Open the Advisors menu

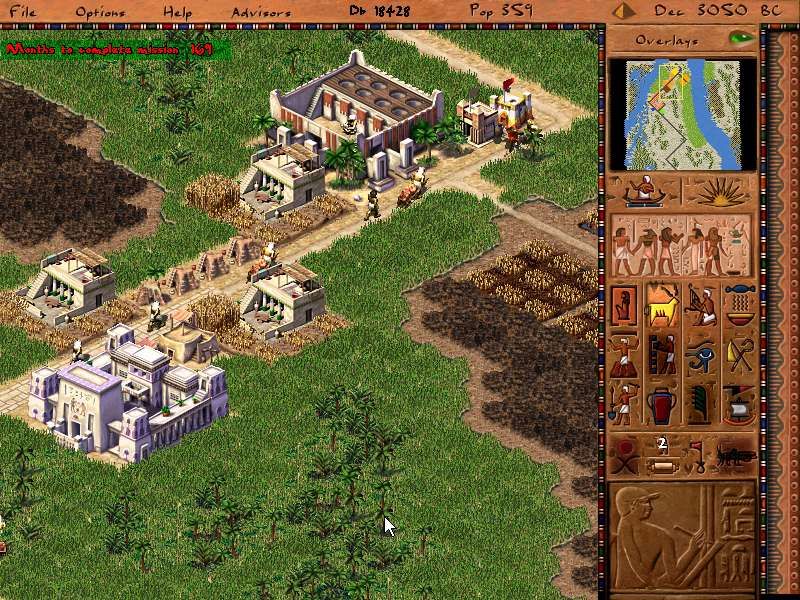[261, 12]
